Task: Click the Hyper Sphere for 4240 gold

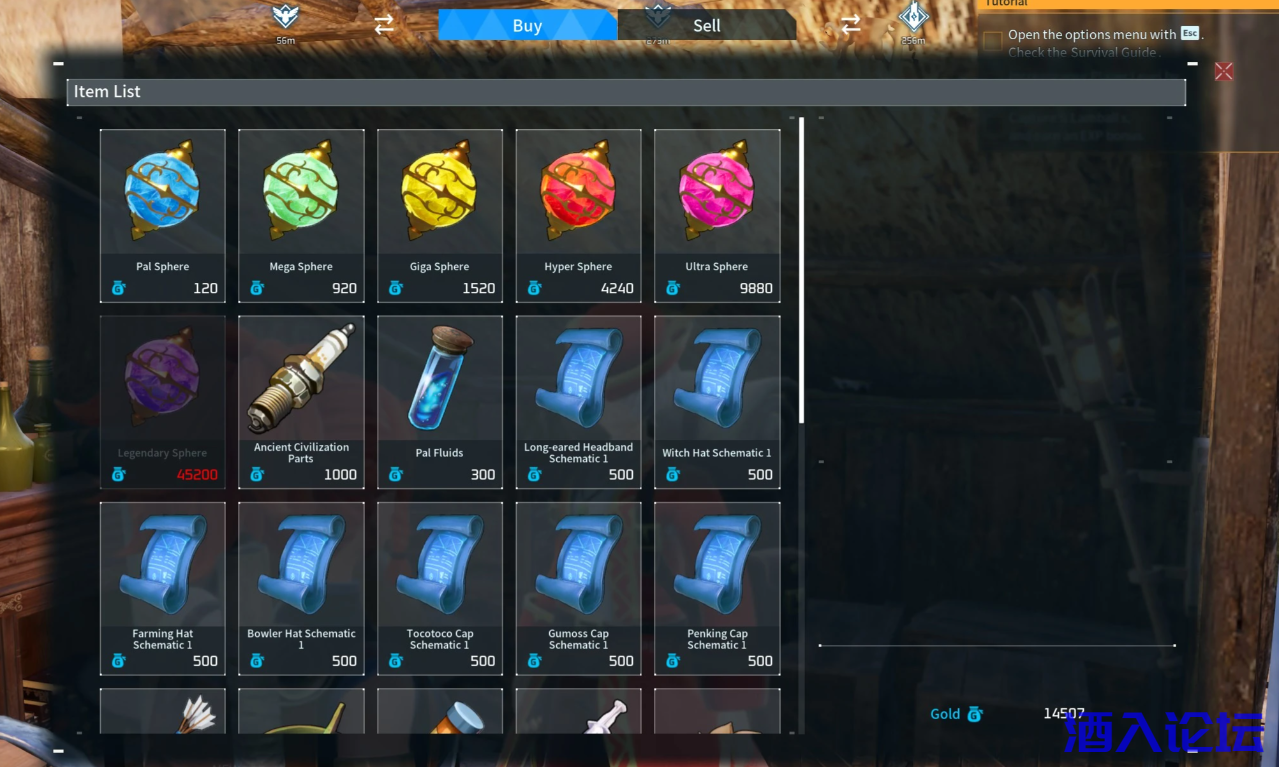Action: (578, 215)
